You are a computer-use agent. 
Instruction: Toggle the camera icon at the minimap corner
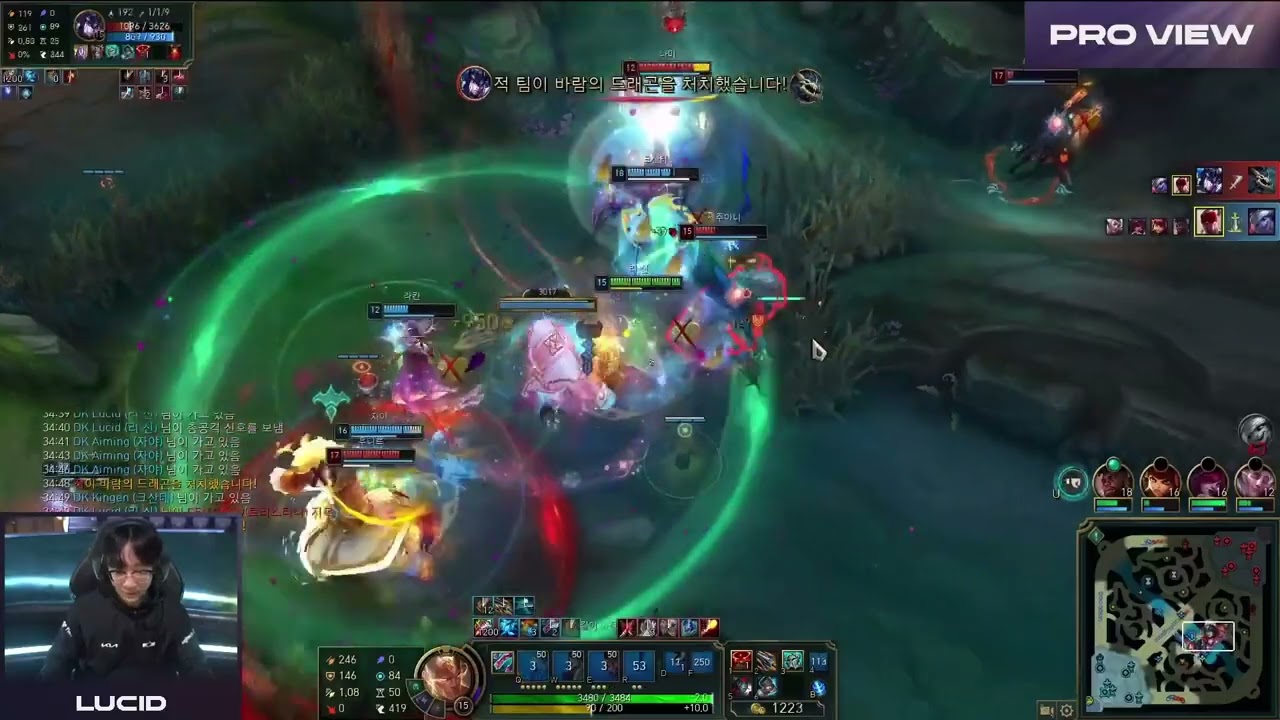point(1047,708)
